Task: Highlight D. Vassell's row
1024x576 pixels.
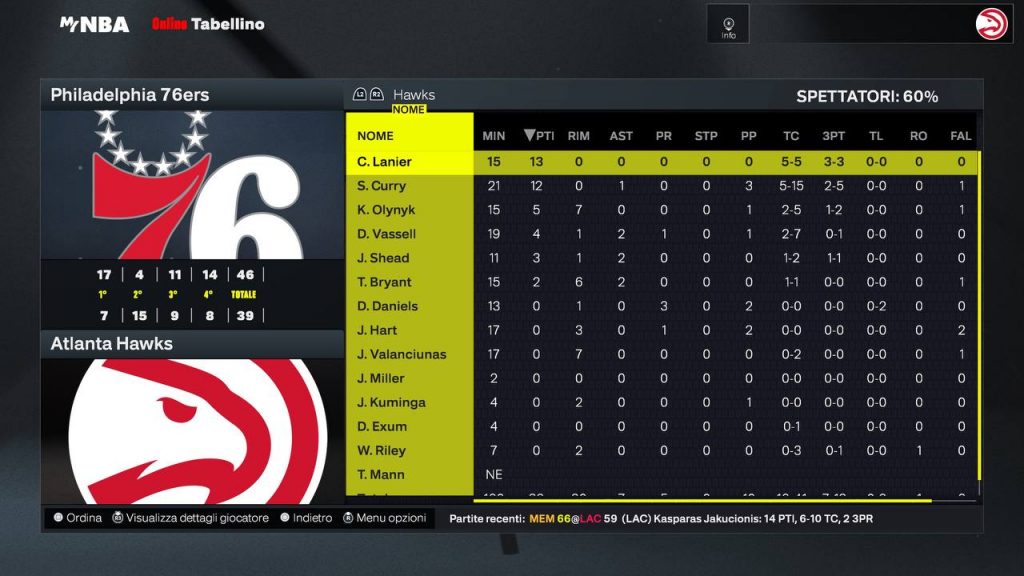Action: [386, 234]
